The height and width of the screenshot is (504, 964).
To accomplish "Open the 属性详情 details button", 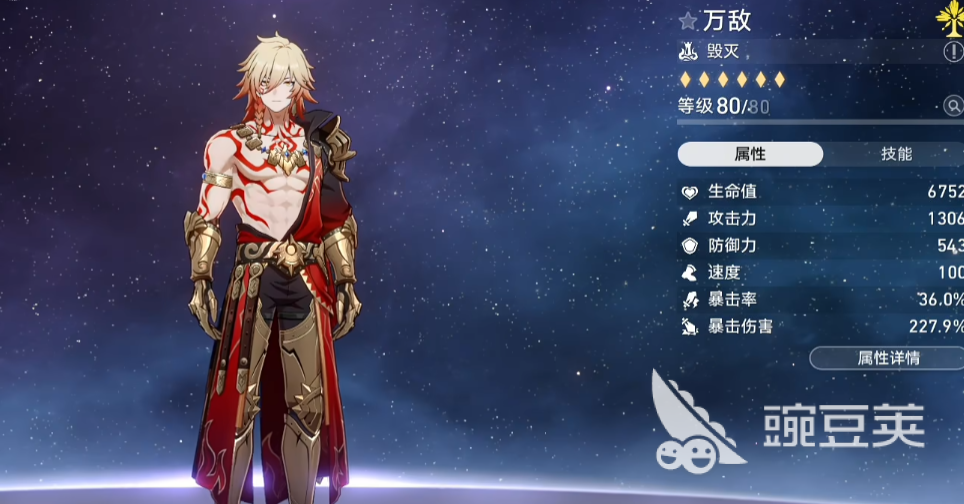I will (x=886, y=358).
